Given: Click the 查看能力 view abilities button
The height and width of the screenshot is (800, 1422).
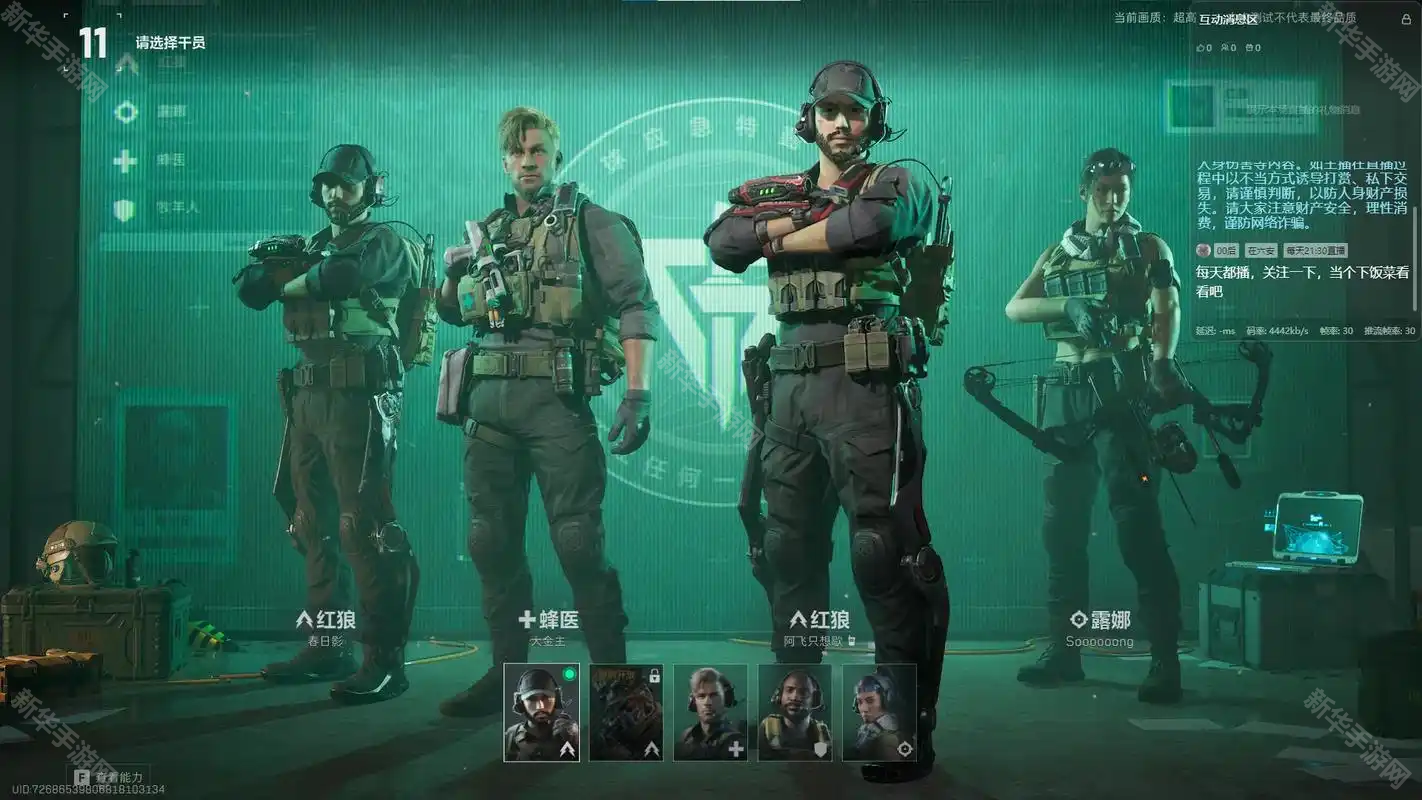Looking at the screenshot, I should 109,776.
